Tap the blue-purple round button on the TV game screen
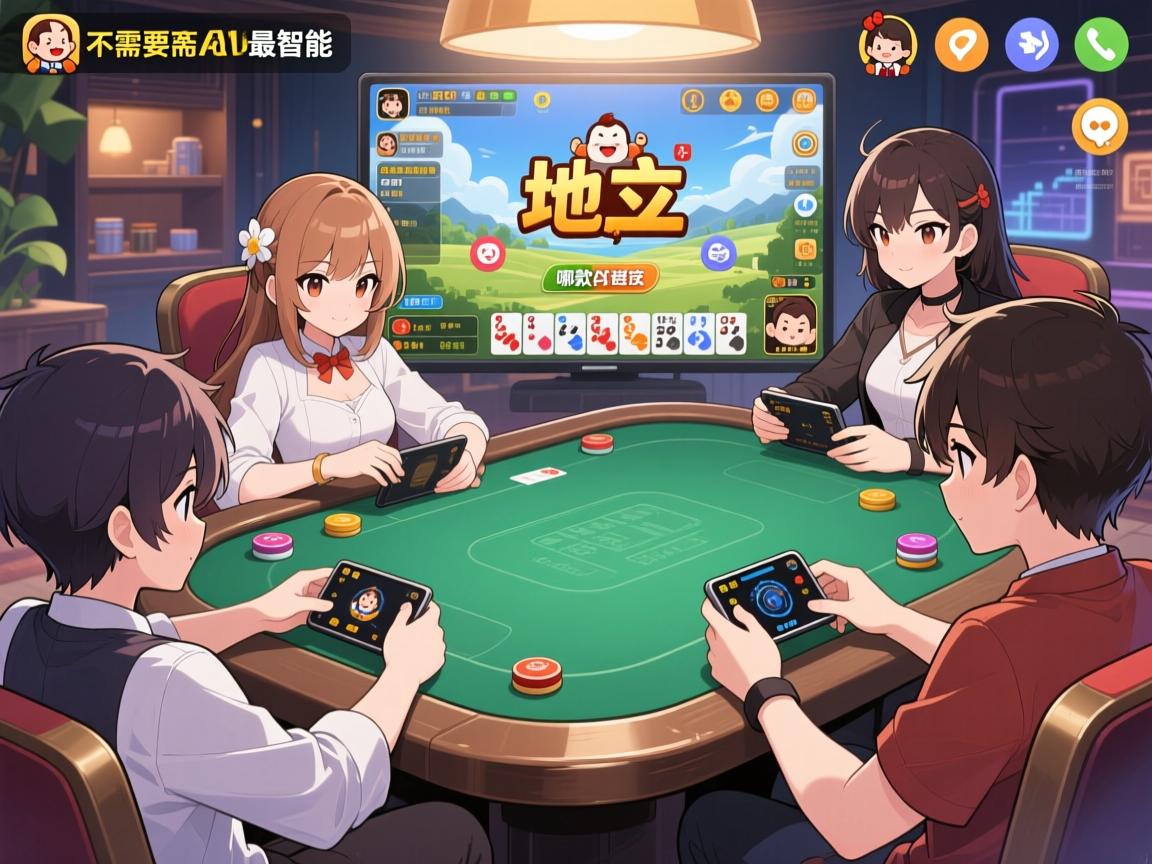This screenshot has height=864, width=1152. (x=718, y=253)
